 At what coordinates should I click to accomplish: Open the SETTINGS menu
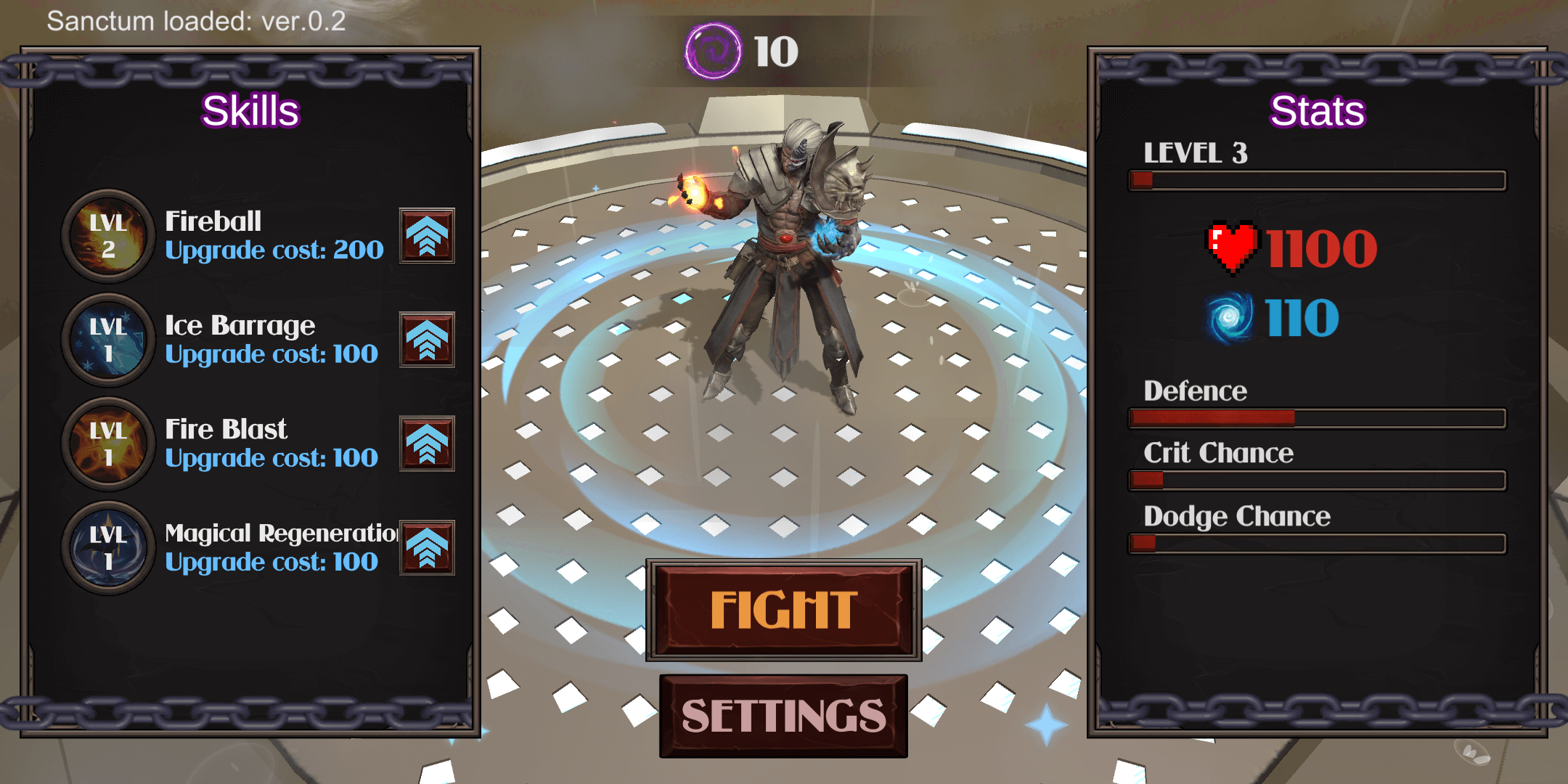pyautogui.click(x=783, y=716)
